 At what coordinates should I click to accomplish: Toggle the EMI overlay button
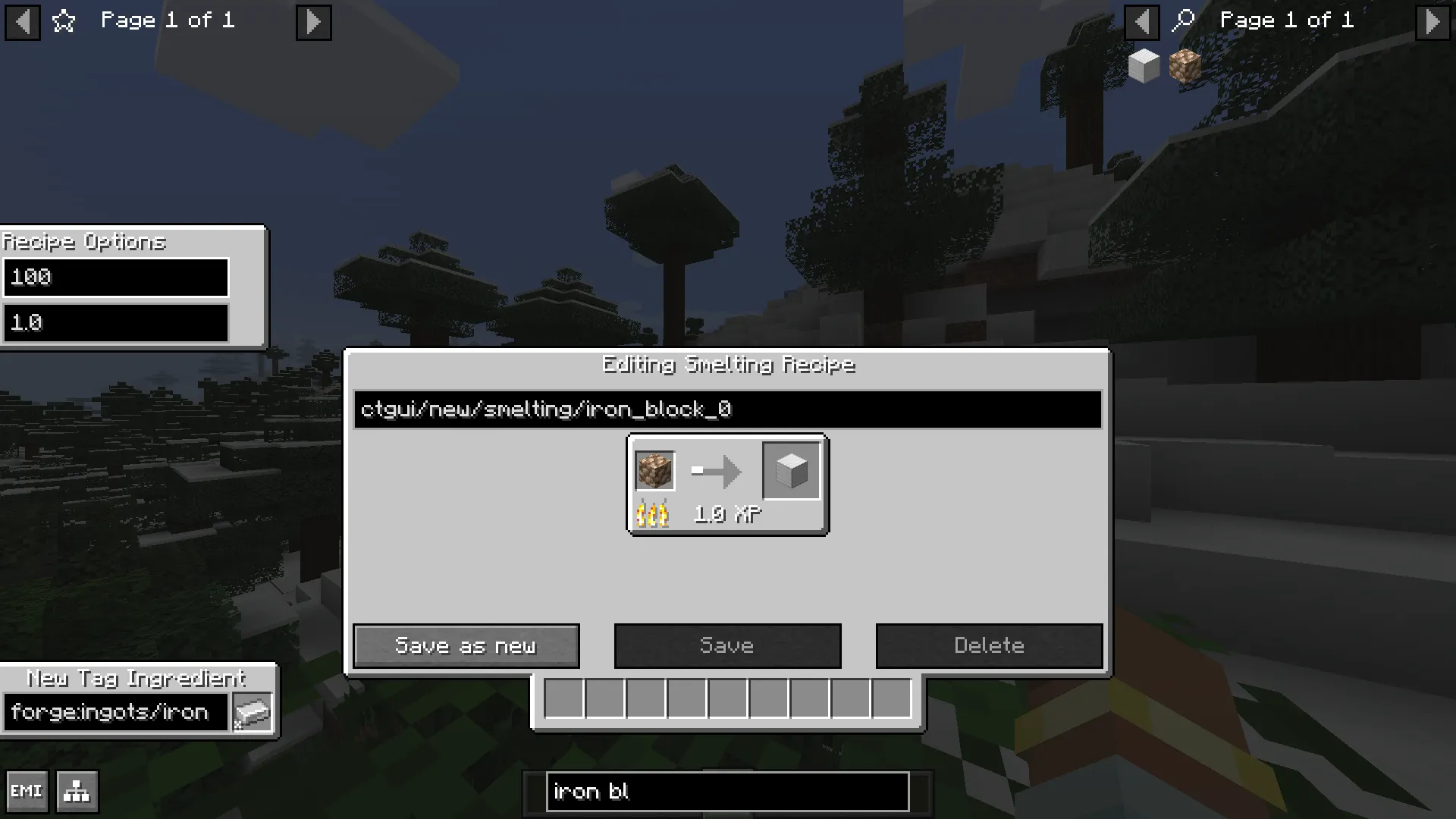coord(28,791)
